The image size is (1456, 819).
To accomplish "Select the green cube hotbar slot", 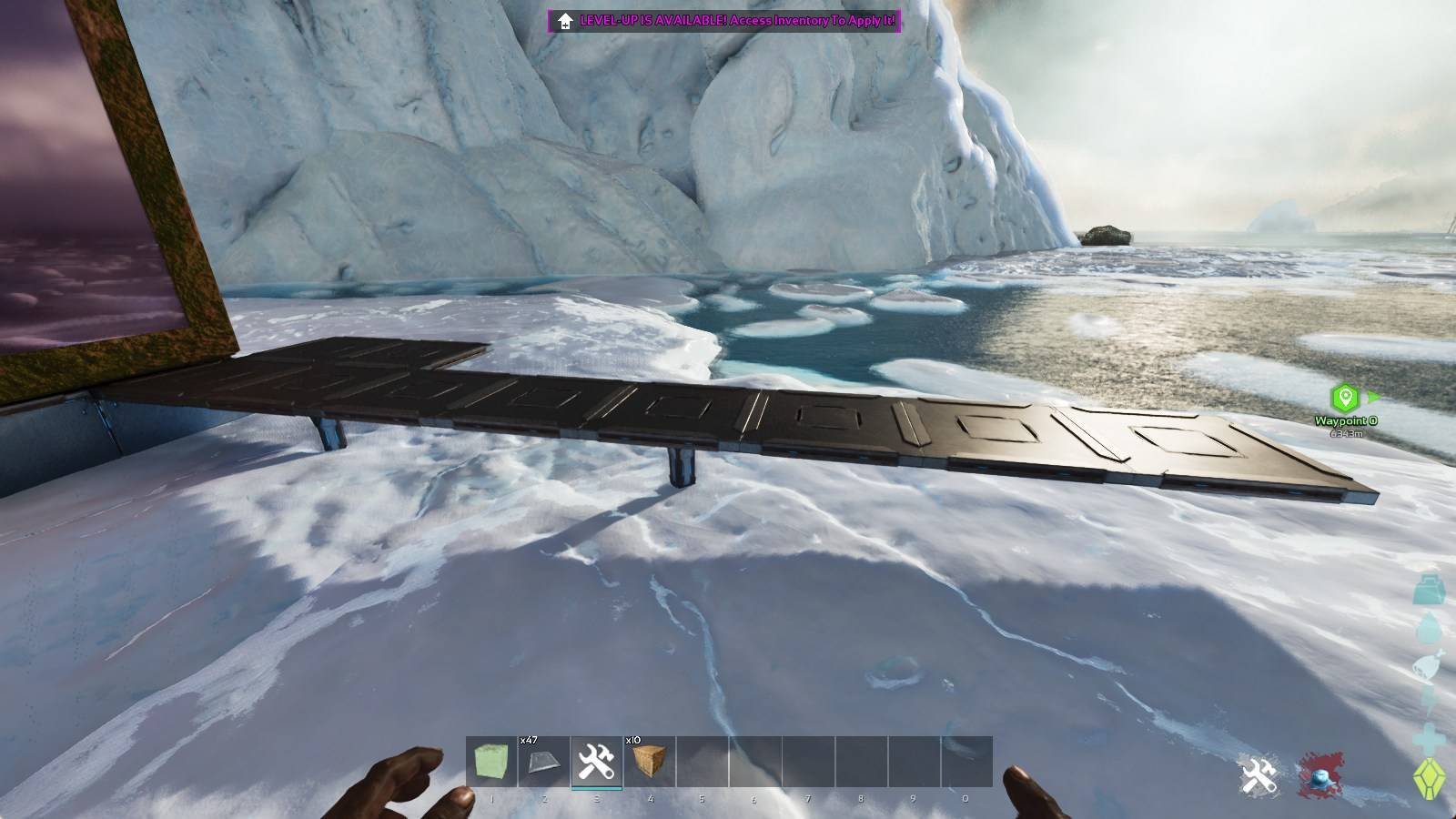I will point(491,762).
